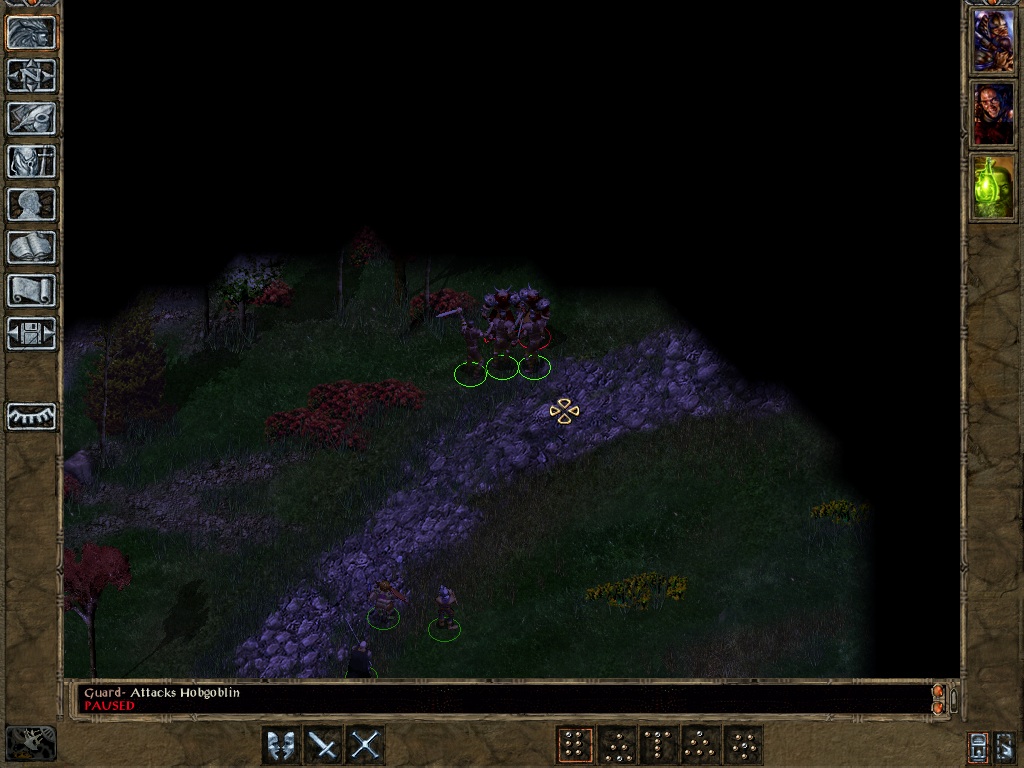Image resolution: width=1024 pixels, height=768 pixels.
Task: Select the grinning man in red portrait
Action: coord(993,113)
